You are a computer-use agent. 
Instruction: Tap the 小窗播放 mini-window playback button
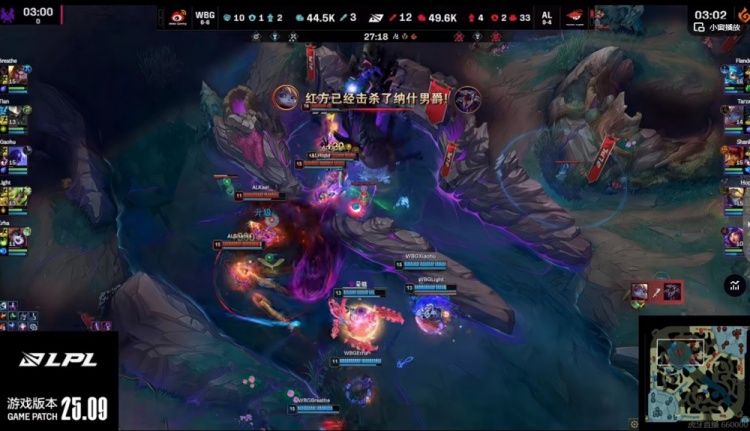[721, 27]
